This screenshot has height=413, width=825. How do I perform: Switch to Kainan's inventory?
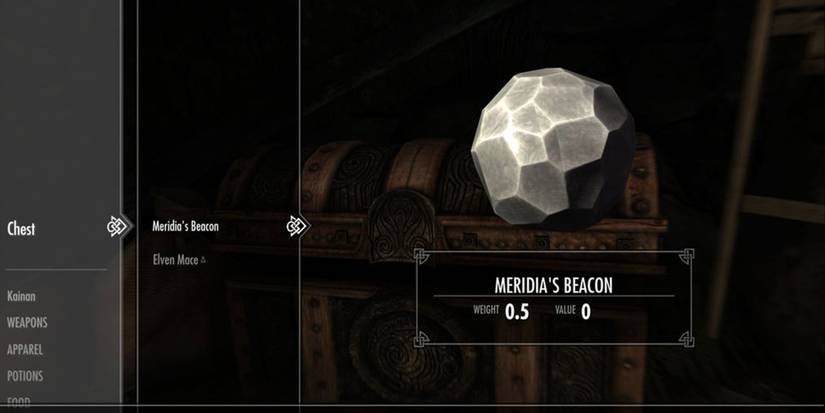tap(21, 297)
